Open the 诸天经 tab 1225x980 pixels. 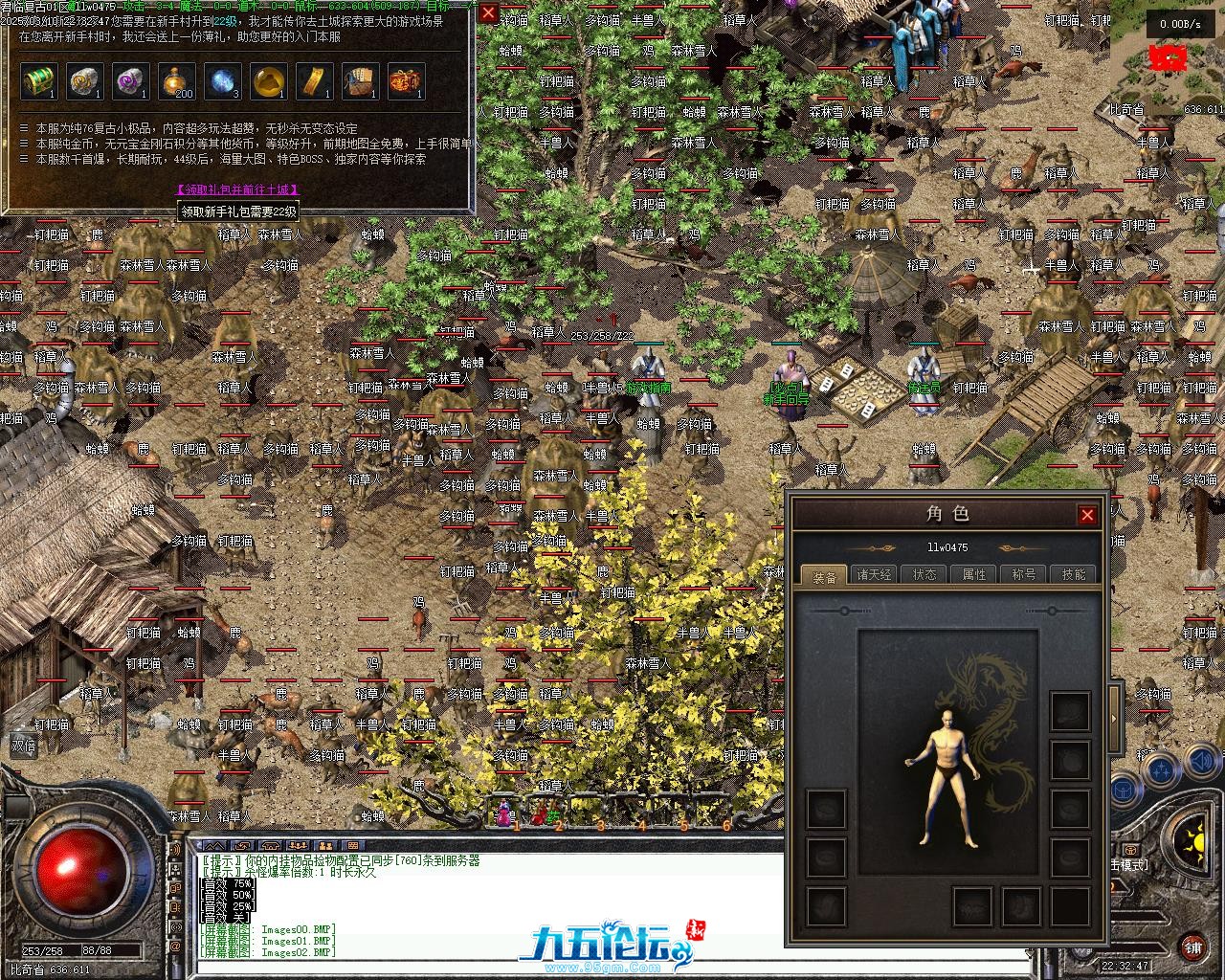(874, 574)
